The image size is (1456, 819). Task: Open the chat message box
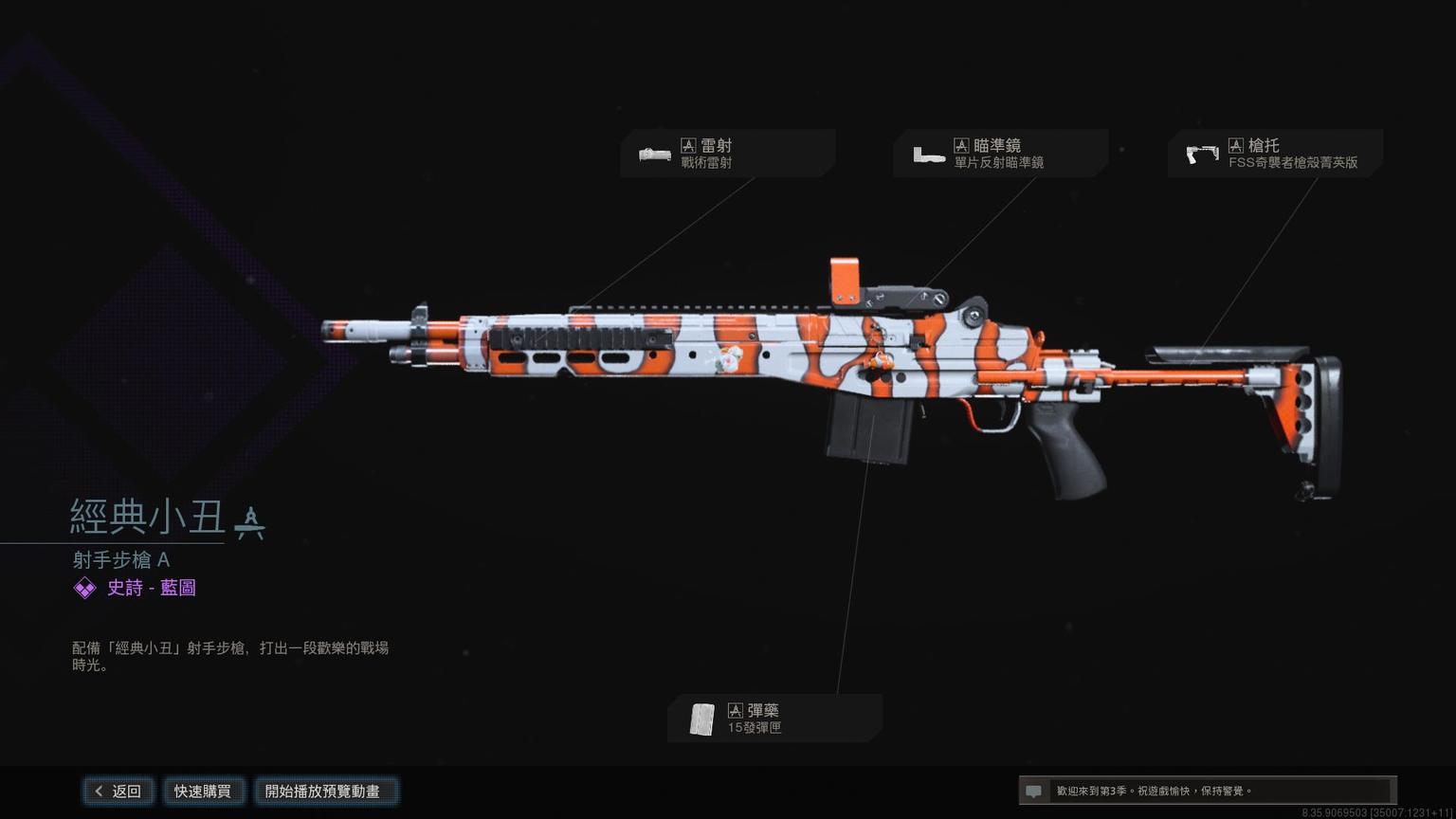(x=1206, y=791)
